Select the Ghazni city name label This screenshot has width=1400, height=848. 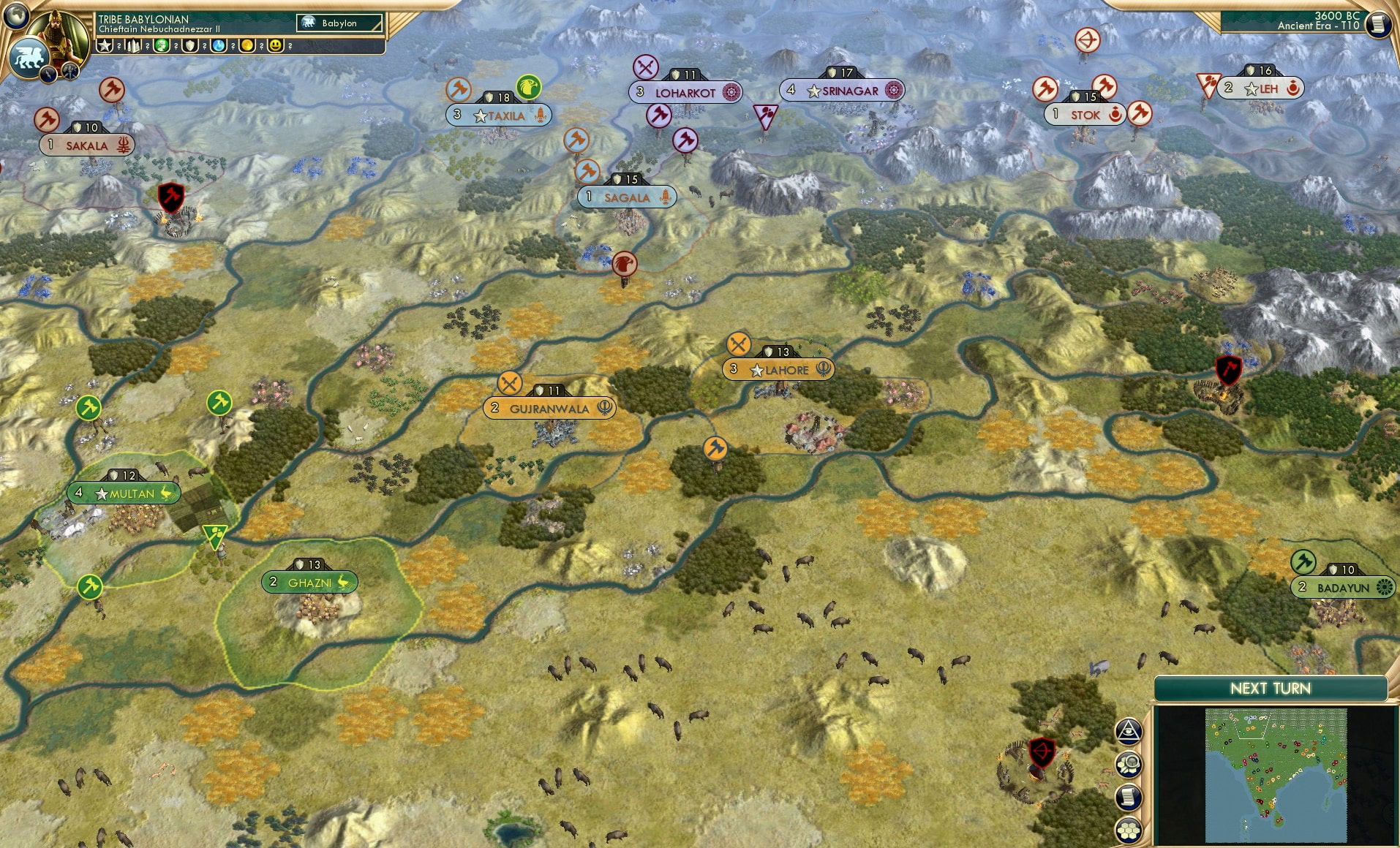point(309,583)
